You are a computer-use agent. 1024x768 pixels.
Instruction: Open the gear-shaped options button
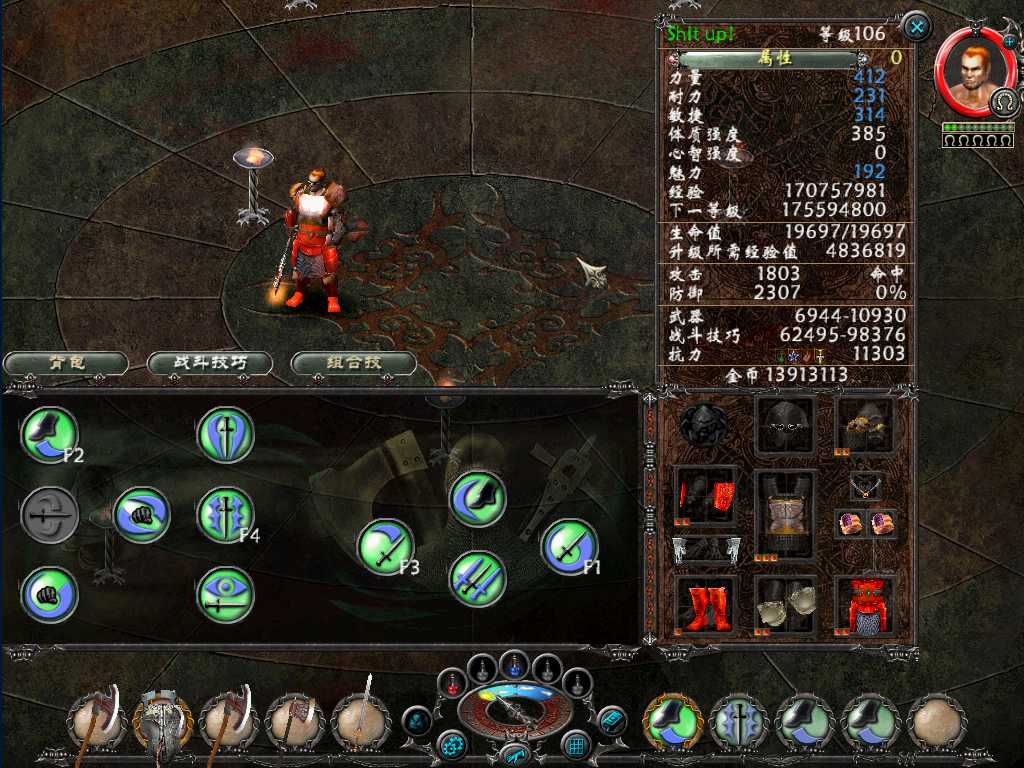pyautogui.click(x=452, y=745)
